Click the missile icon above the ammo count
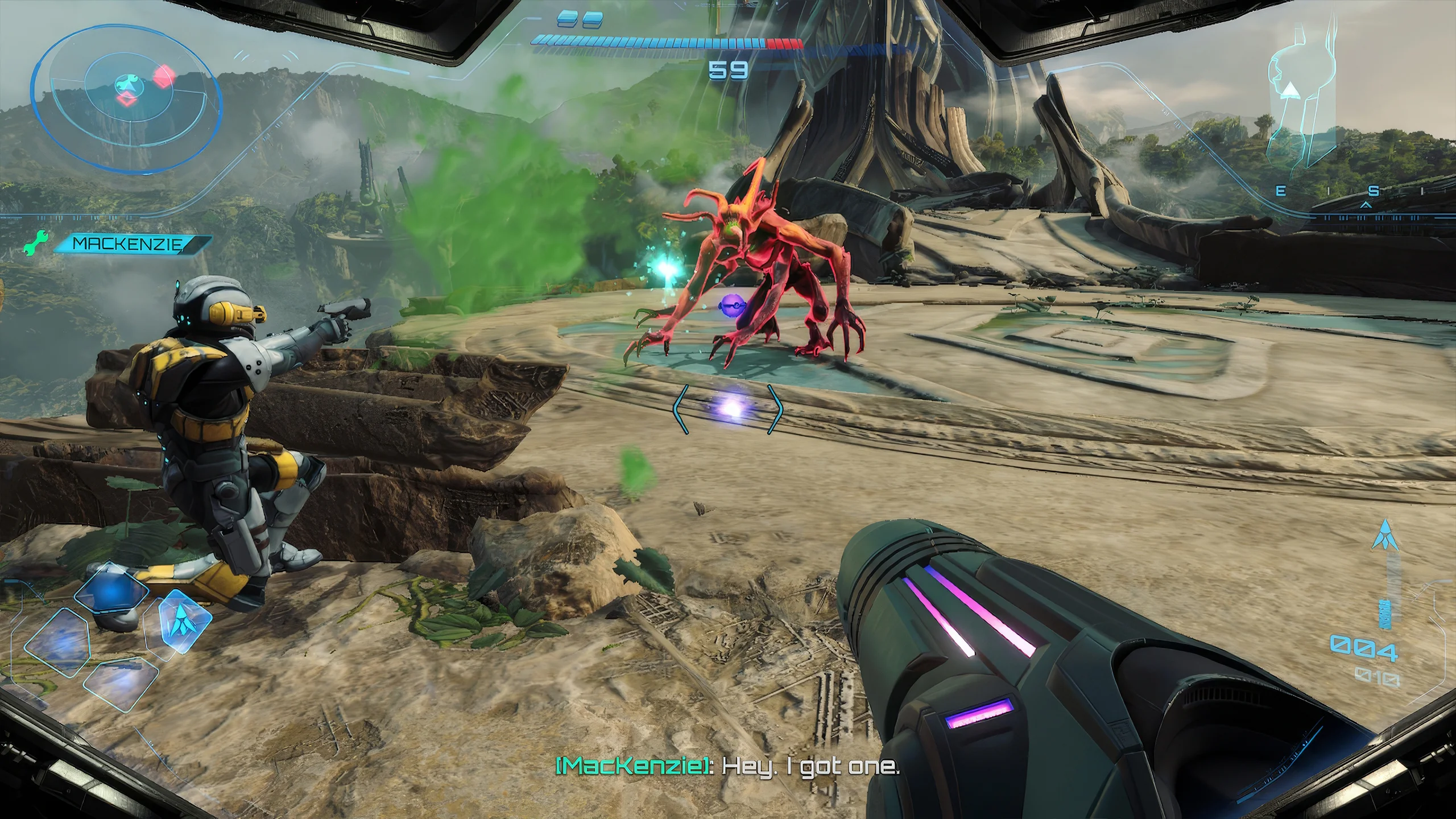 tap(1384, 535)
